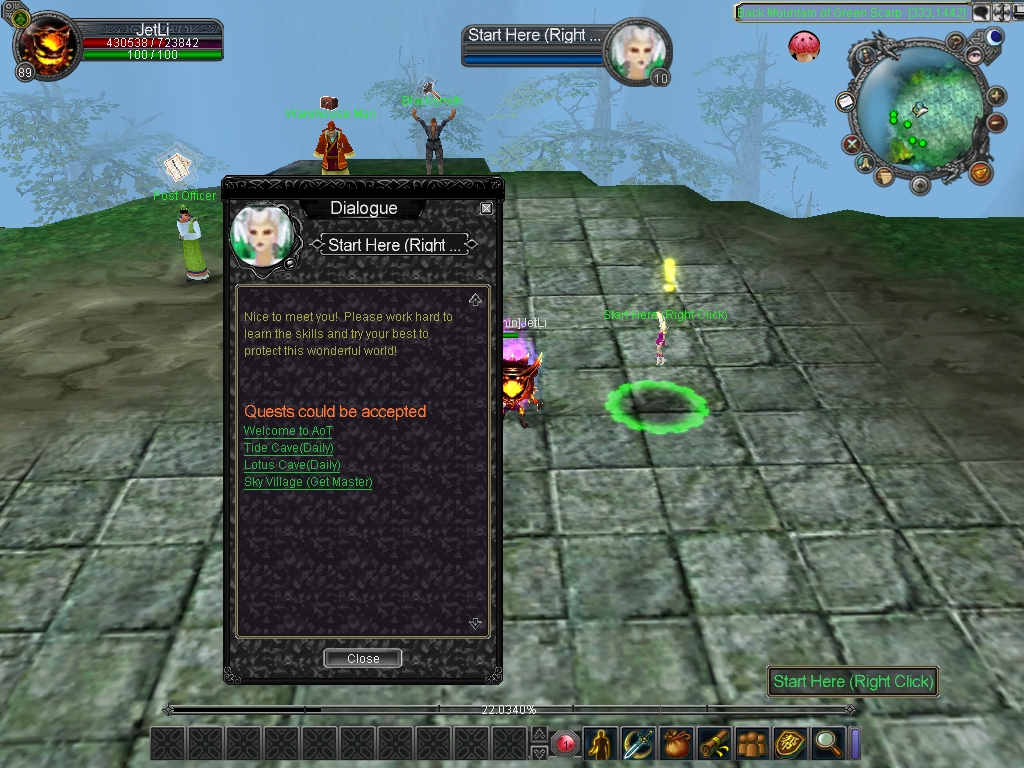Click the question mark help button
This screenshot has height=768, width=1024.
click(956, 42)
